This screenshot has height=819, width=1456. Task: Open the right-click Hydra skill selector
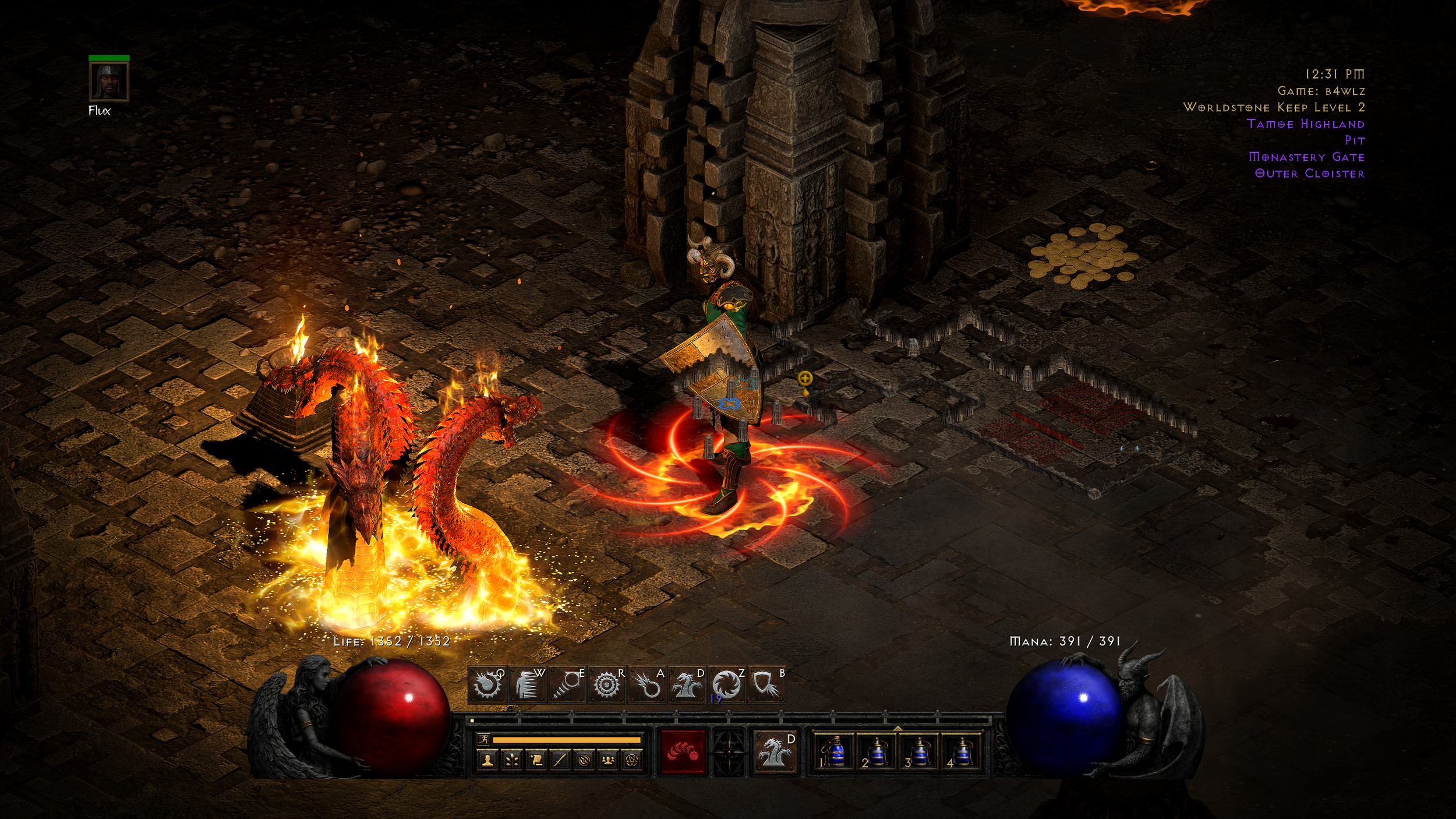click(775, 751)
